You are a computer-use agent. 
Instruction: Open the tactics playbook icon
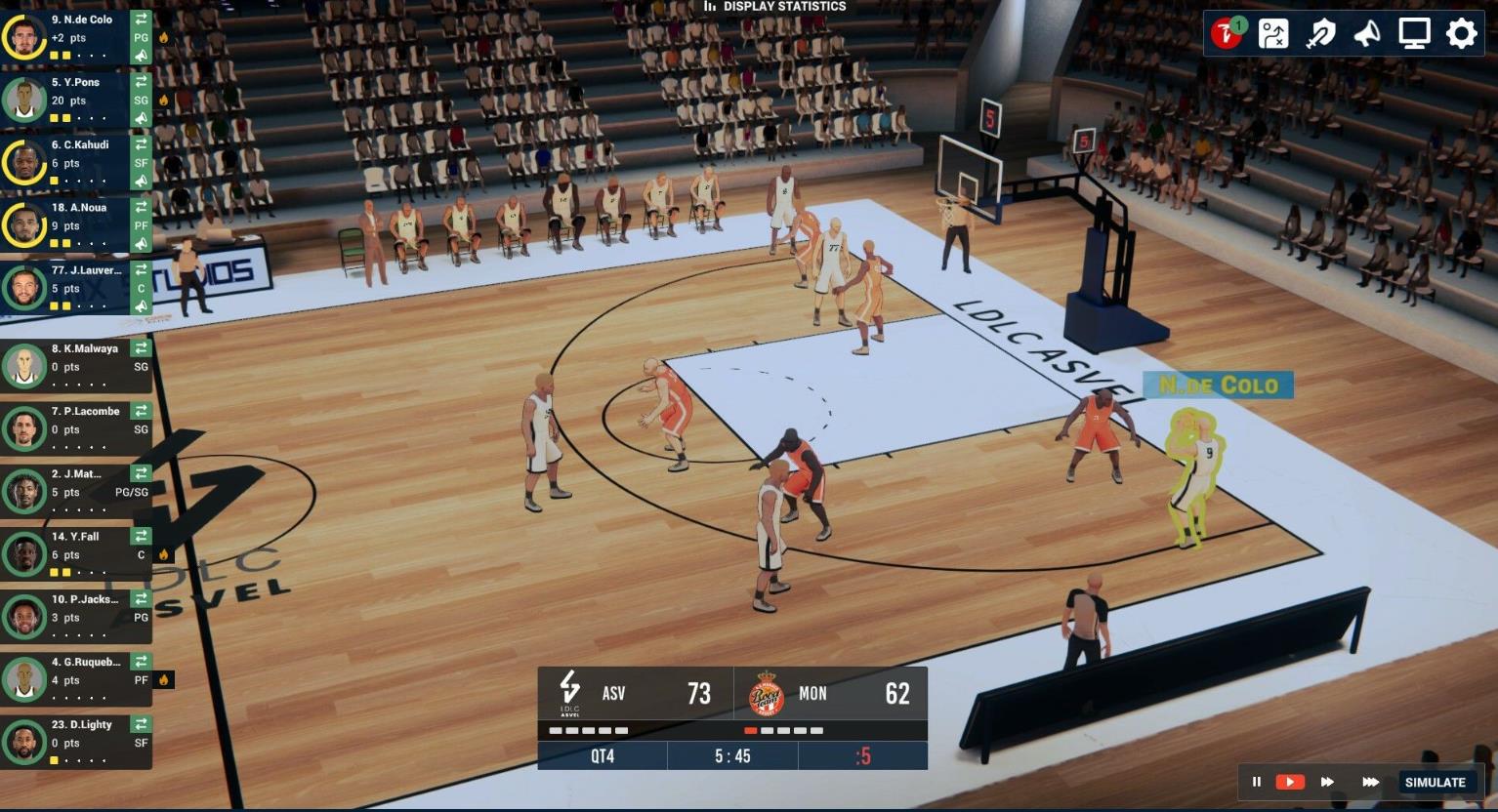pyautogui.click(x=1272, y=32)
